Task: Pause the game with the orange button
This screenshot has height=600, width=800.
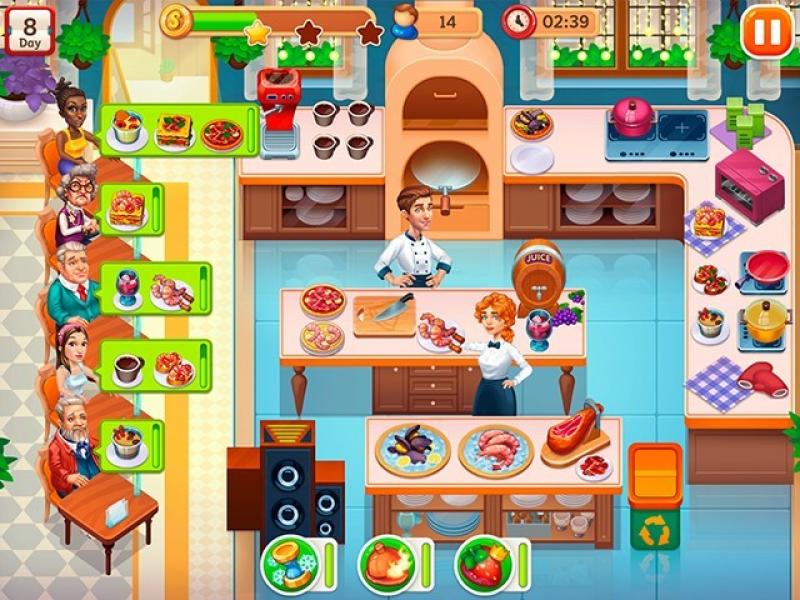Action: coord(767,31)
